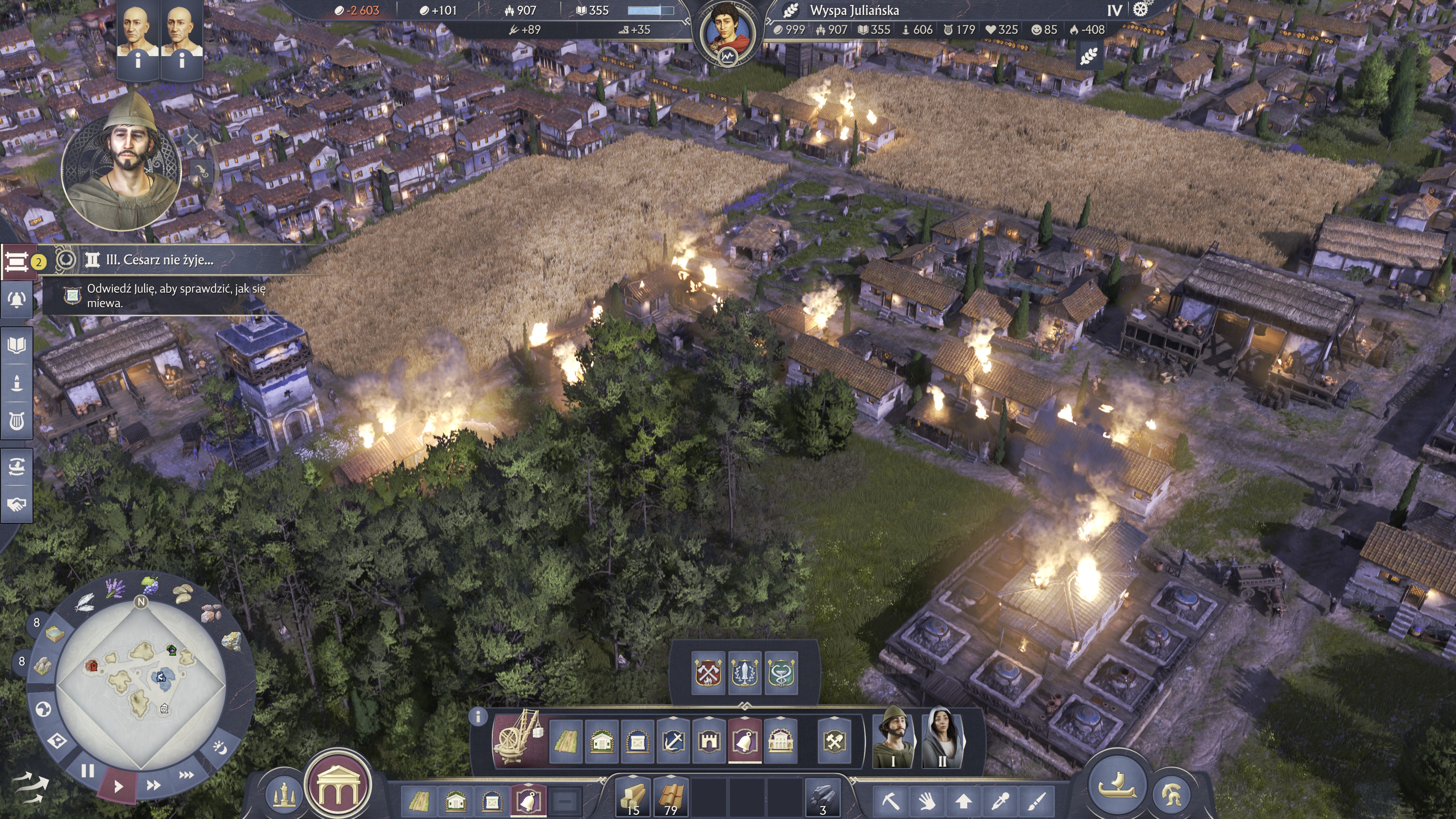Choose the castle wall defence category
This screenshot has width=1456, height=819.
709,740
